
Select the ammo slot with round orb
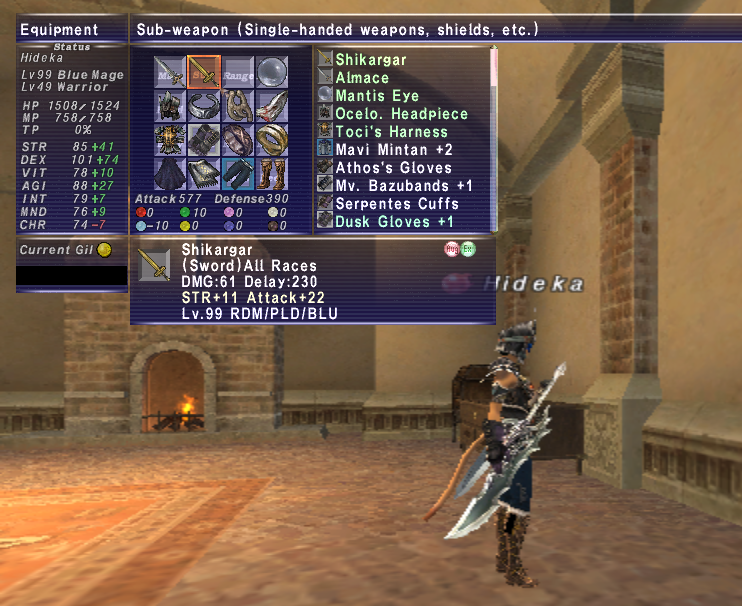(272, 73)
